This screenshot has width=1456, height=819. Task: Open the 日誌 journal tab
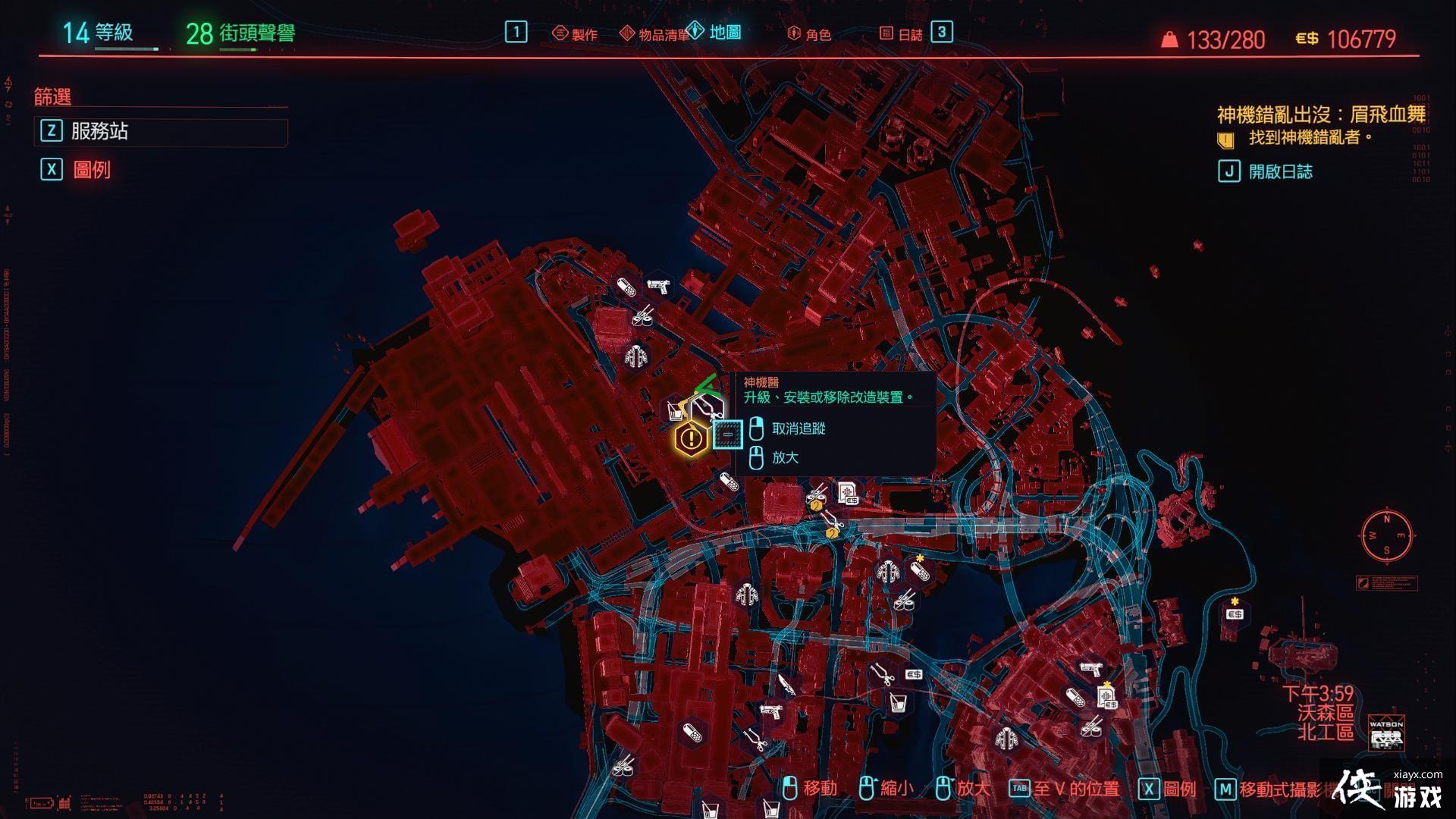(910, 33)
